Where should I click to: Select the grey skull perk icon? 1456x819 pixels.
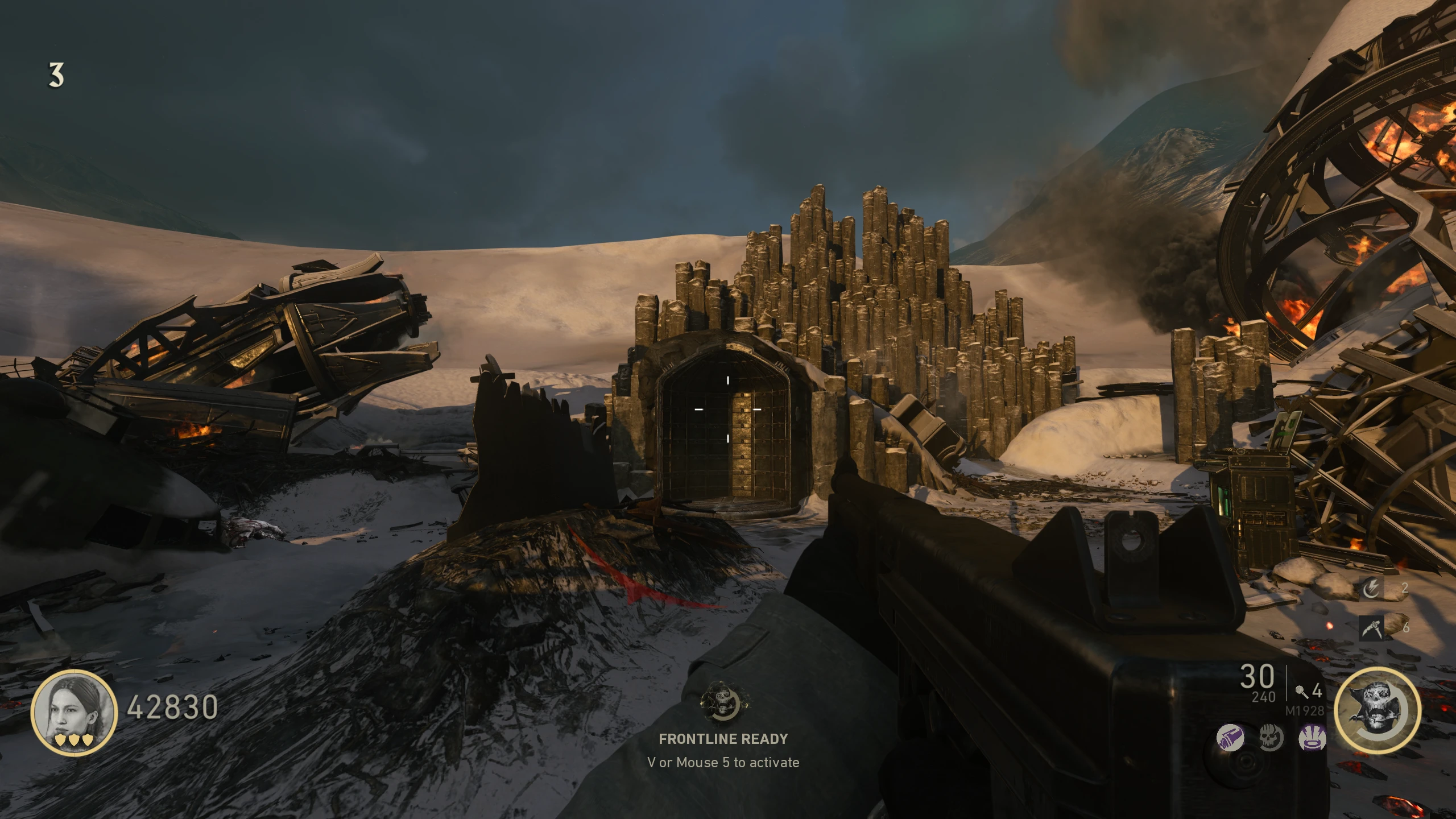click(x=1271, y=739)
